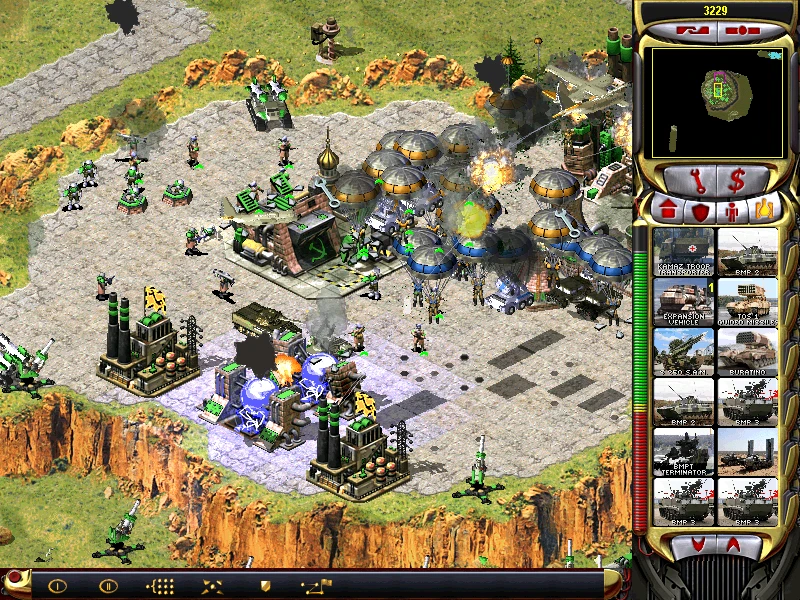Open the defenses shield tab
The height and width of the screenshot is (600, 800).
(x=700, y=211)
